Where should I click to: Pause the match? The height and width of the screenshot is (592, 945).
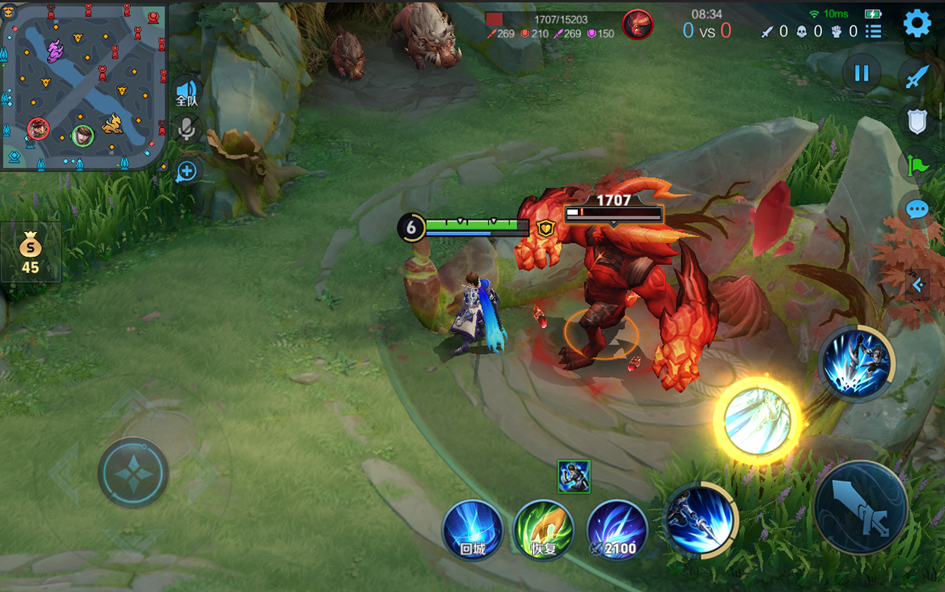(x=860, y=73)
